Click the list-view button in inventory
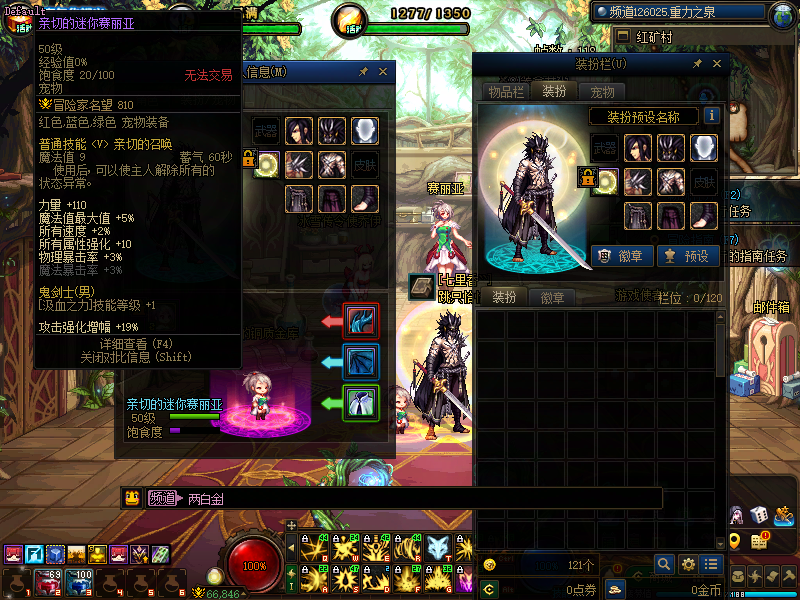Viewport: 800px width, 600px height. [711, 565]
